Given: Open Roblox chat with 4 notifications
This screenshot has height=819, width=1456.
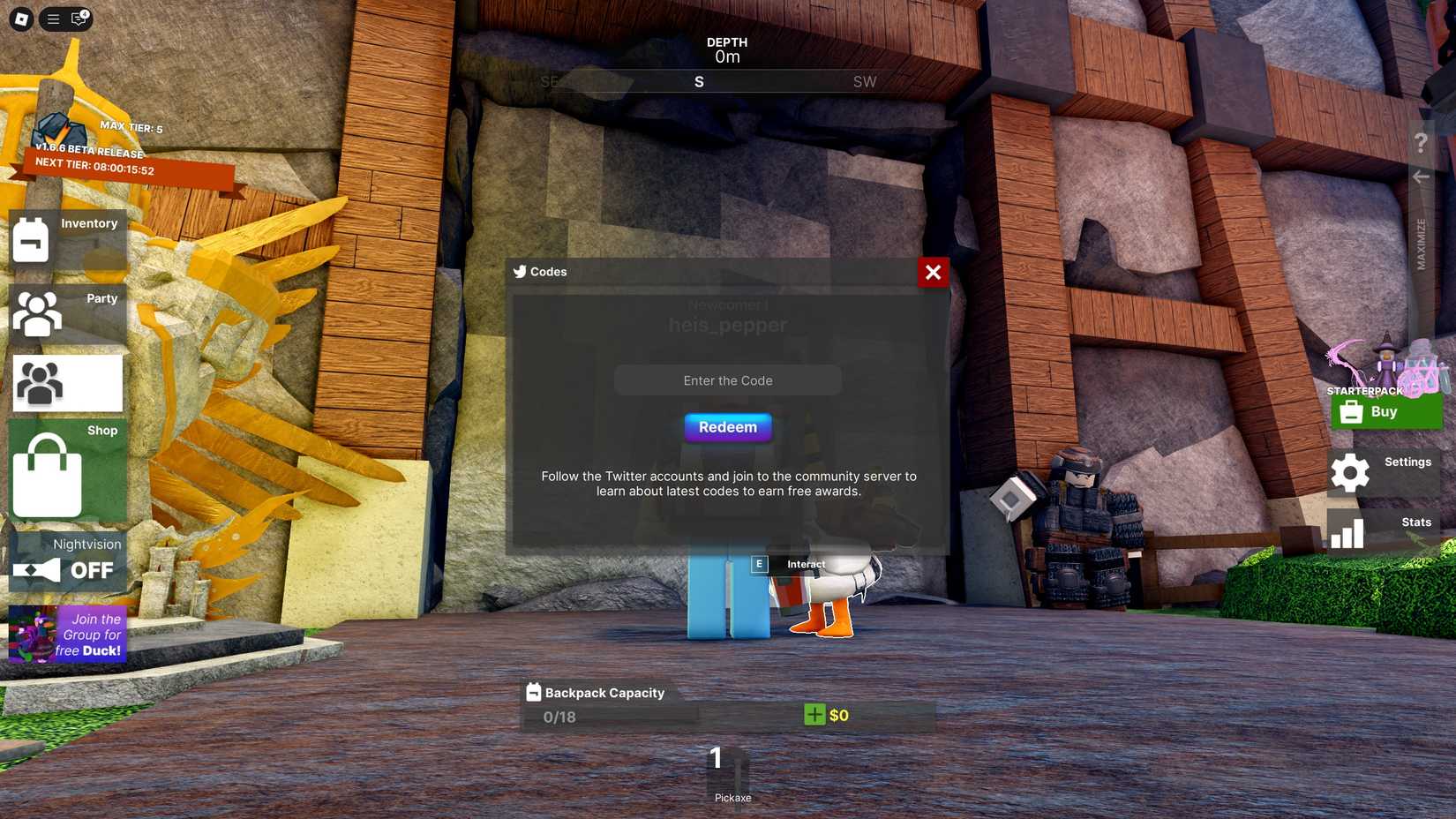Looking at the screenshot, I should pos(78,19).
